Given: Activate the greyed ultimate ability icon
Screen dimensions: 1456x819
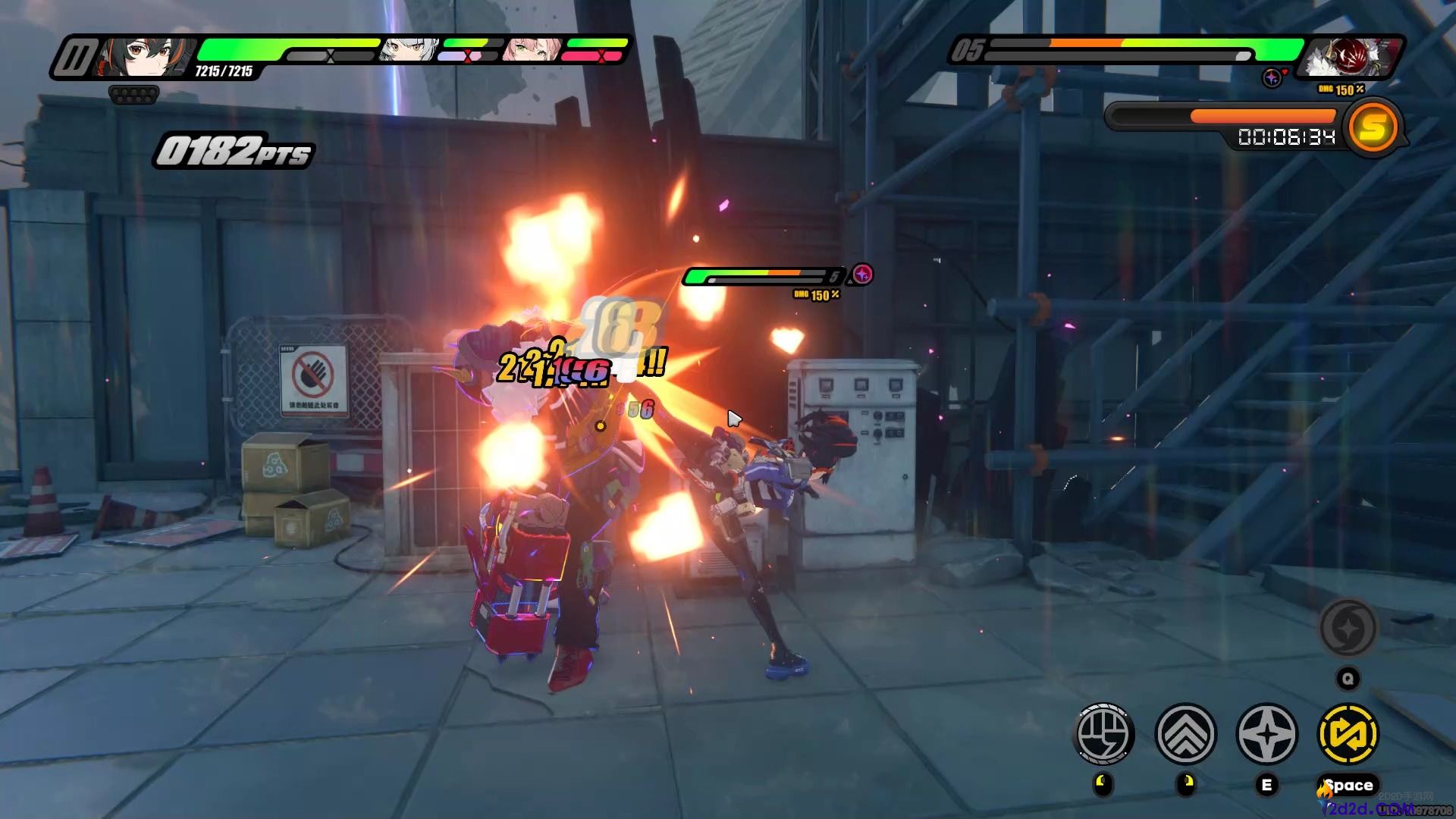Looking at the screenshot, I should click(1348, 628).
